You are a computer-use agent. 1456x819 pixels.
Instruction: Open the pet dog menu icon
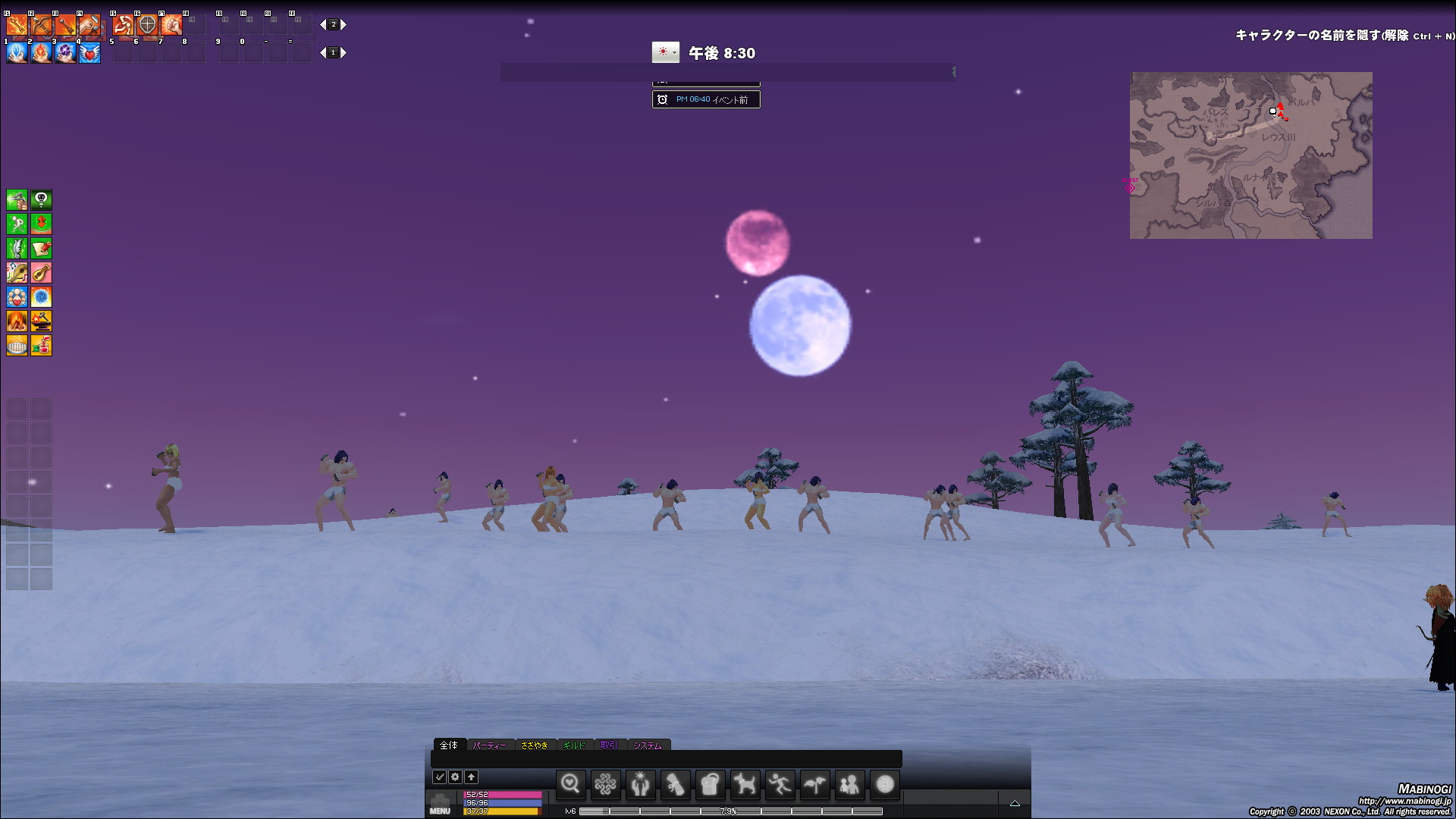click(x=745, y=784)
